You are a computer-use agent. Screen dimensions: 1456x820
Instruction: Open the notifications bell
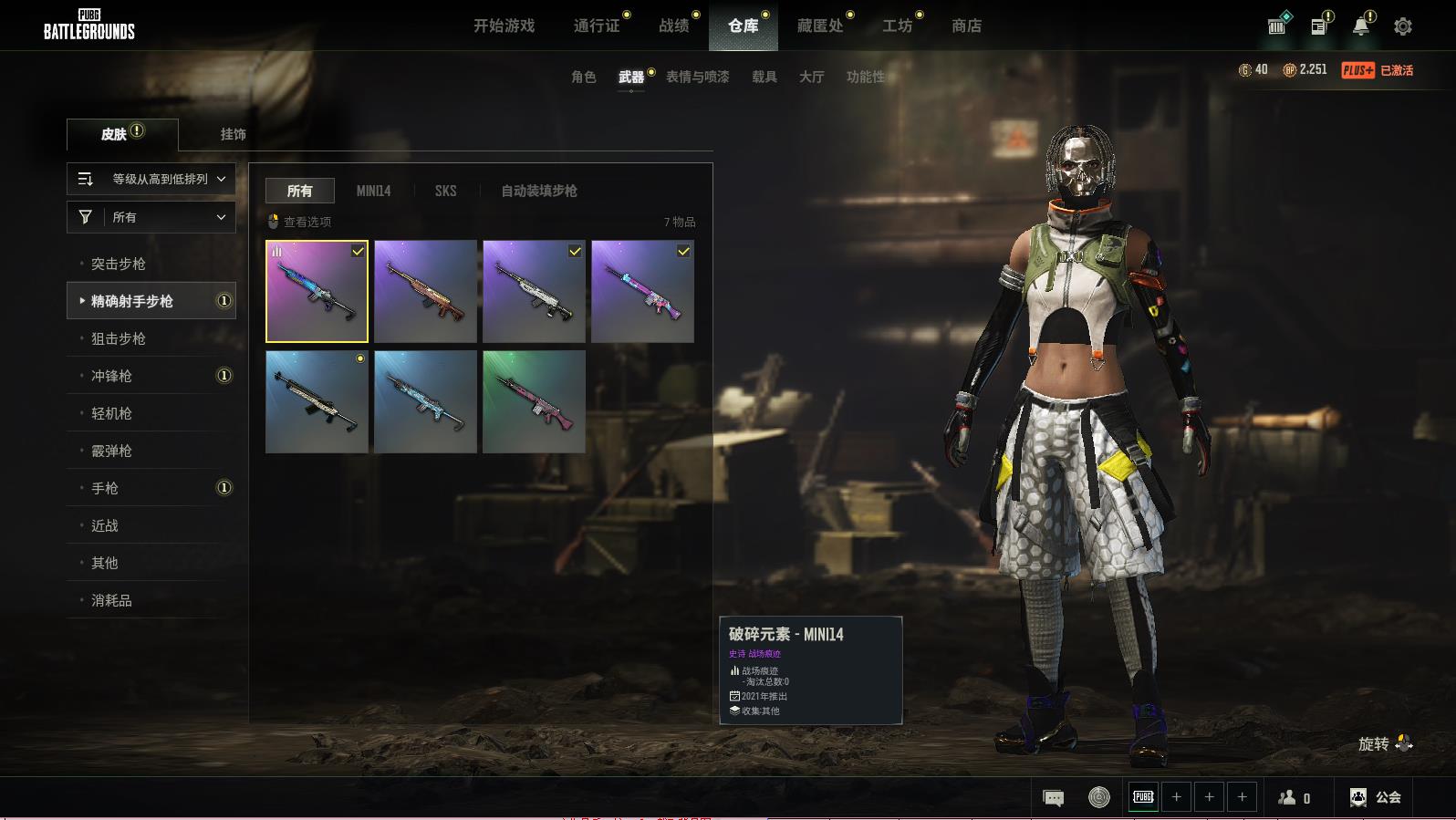tap(1360, 26)
